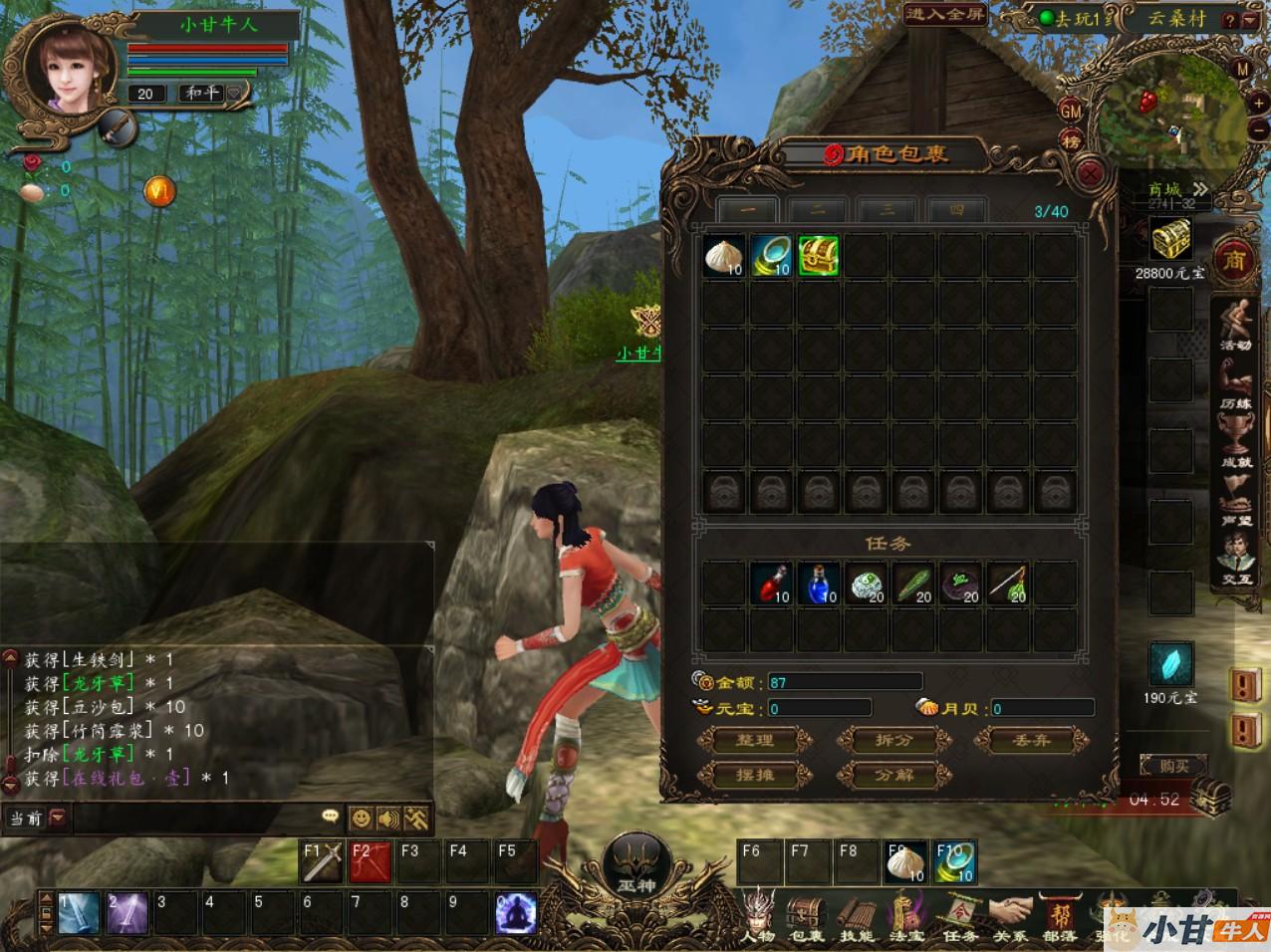Open the GM button beside the minimap
This screenshot has height=952, width=1271.
pos(1071,111)
